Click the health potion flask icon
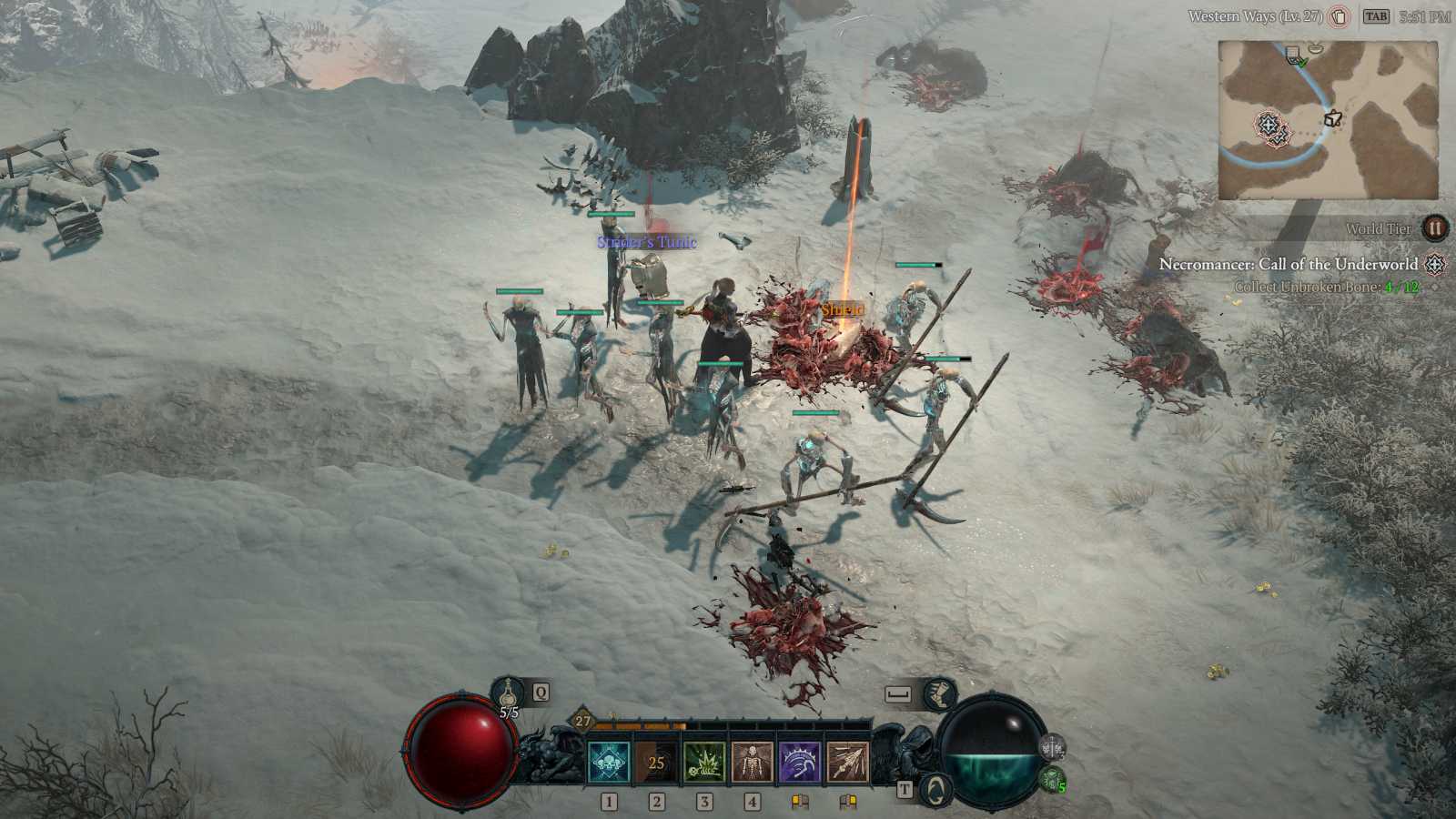1456x819 pixels. click(507, 693)
